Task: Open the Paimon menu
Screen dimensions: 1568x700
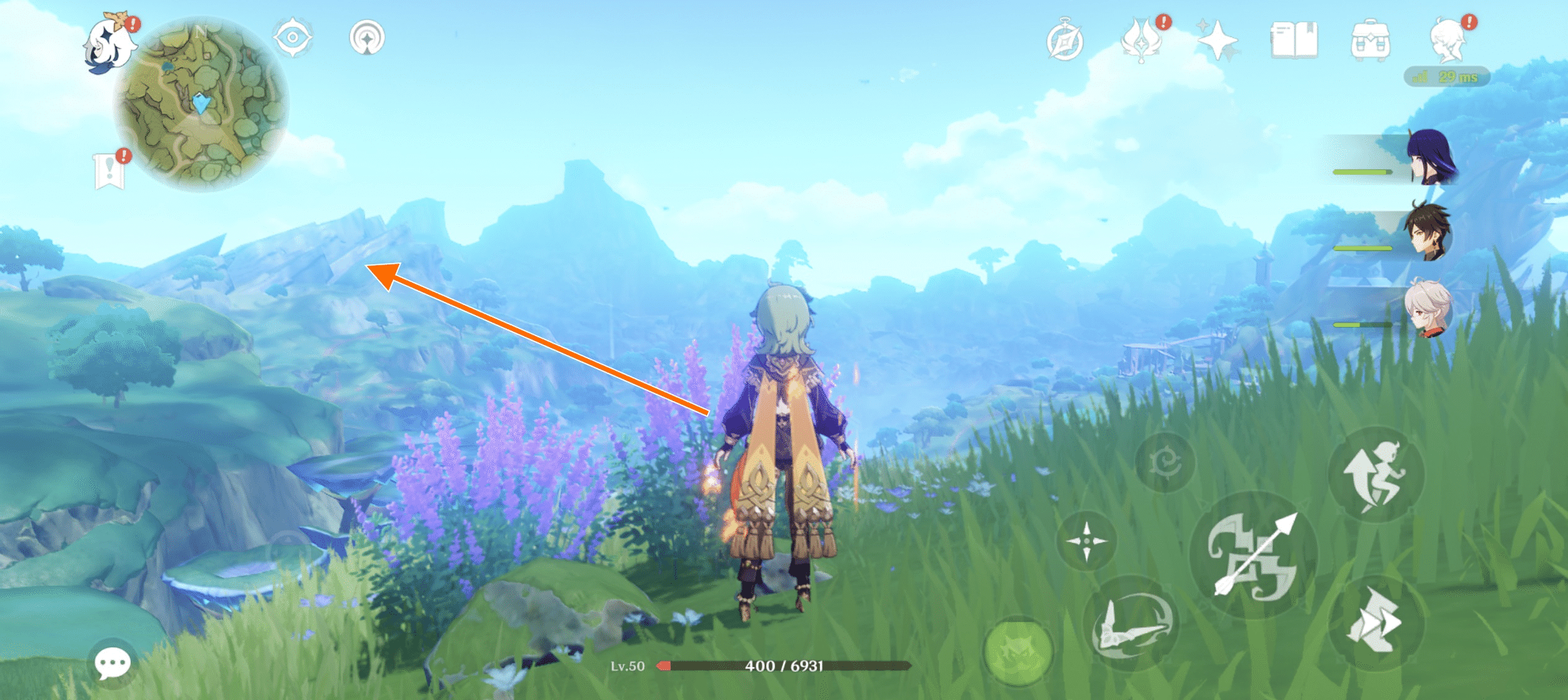Action: (107, 43)
